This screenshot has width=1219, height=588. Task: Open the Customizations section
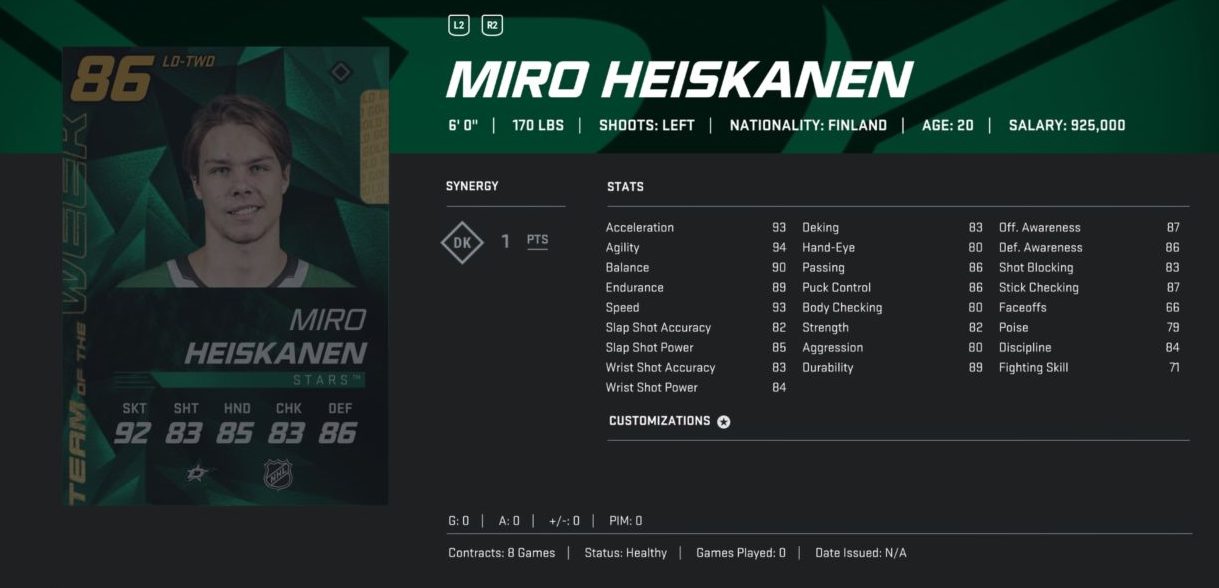click(669, 421)
